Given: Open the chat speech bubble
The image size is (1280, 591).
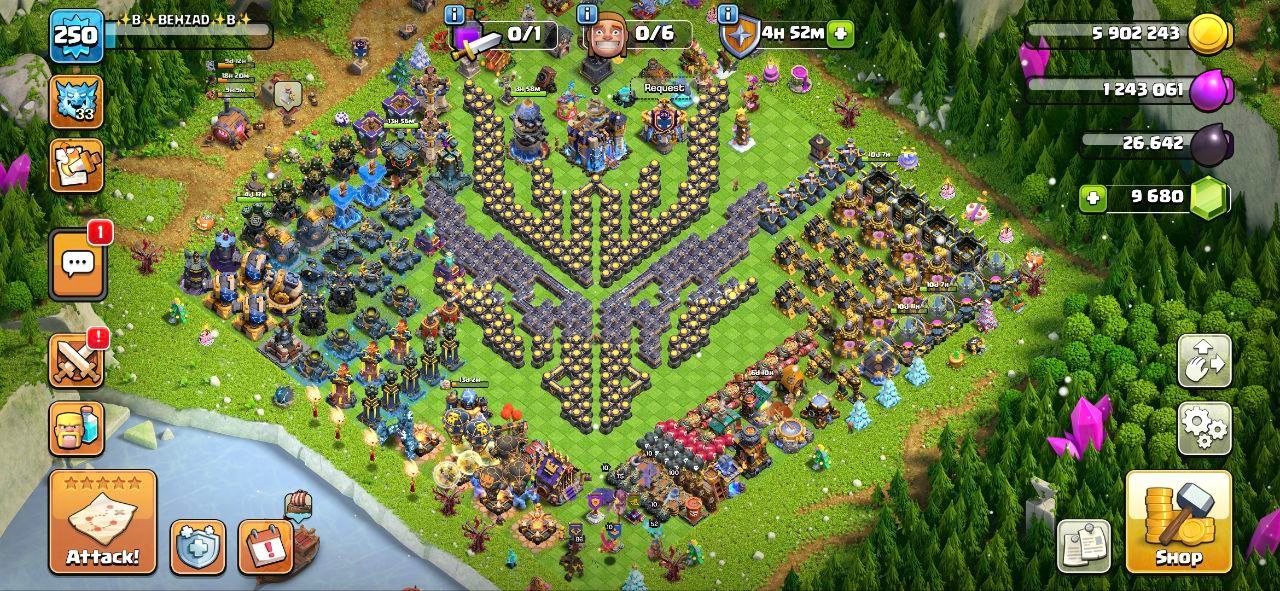Looking at the screenshot, I should (x=78, y=264).
